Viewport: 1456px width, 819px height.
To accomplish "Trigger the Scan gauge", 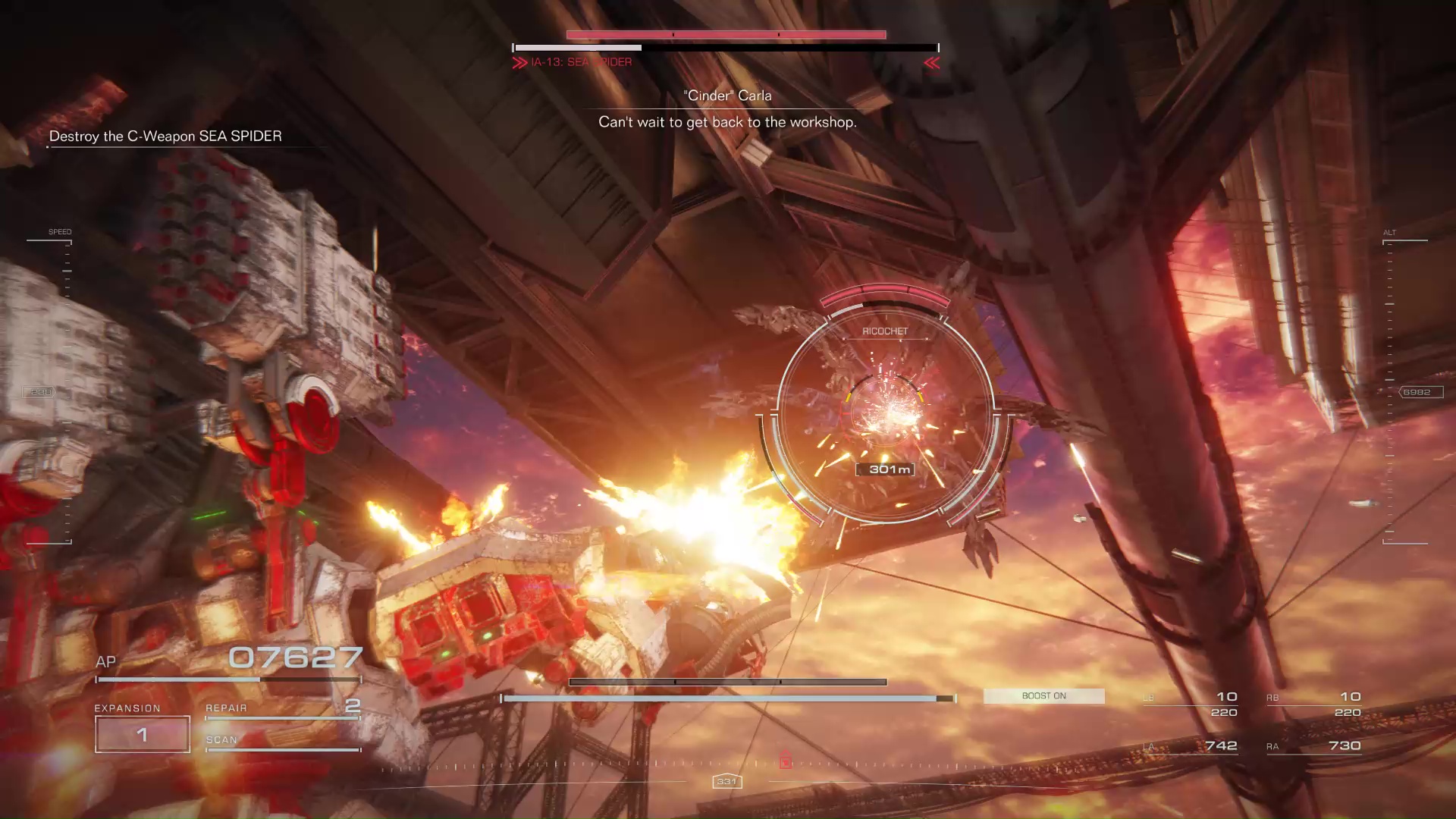I will tap(282, 742).
